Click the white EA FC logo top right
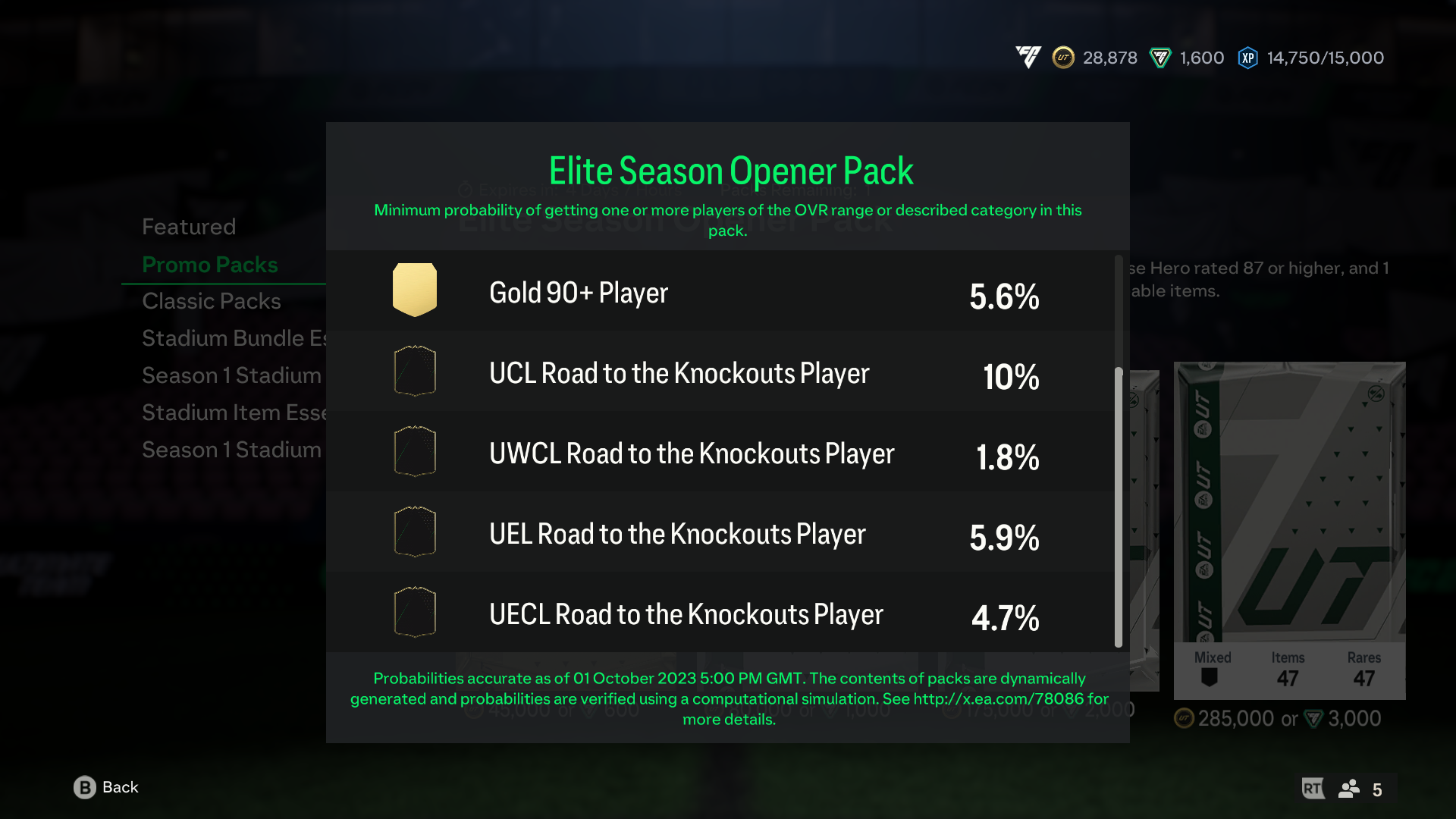1456x819 pixels. click(1028, 58)
